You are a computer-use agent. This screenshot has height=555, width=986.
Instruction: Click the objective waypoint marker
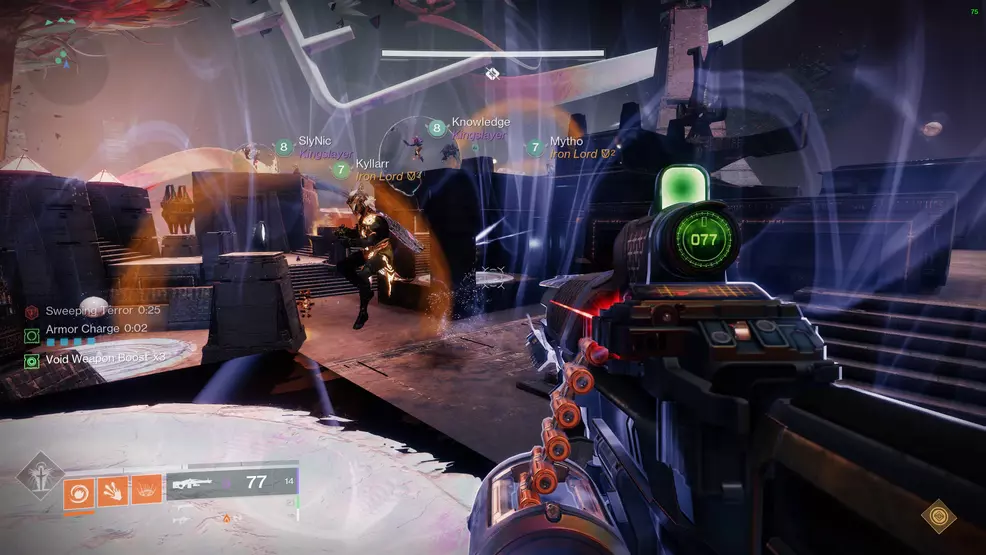pyautogui.click(x=492, y=74)
